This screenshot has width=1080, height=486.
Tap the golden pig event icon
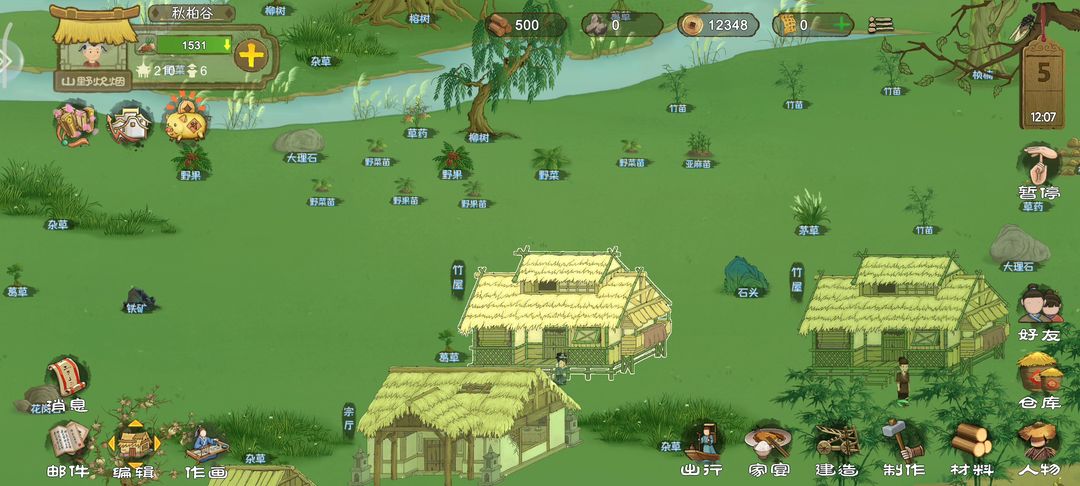click(185, 122)
